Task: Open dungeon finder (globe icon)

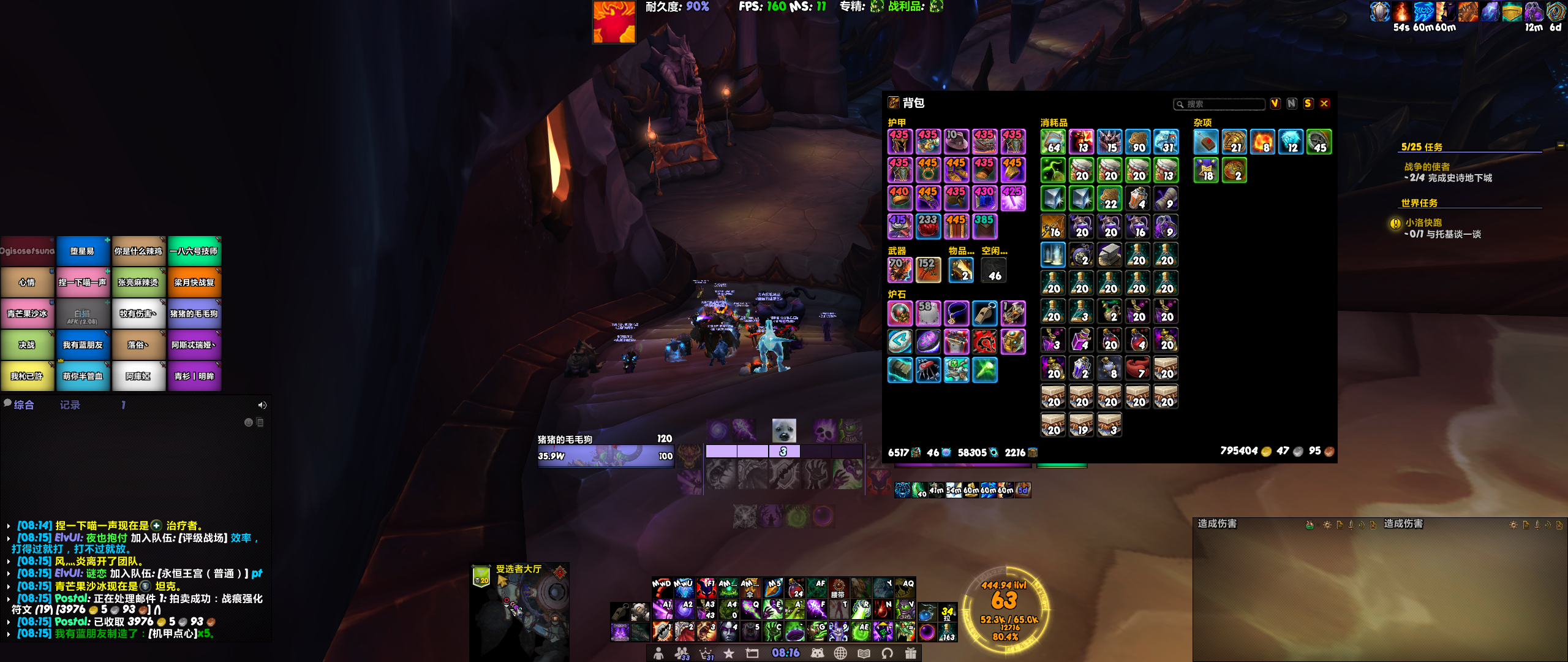Action: point(842,653)
